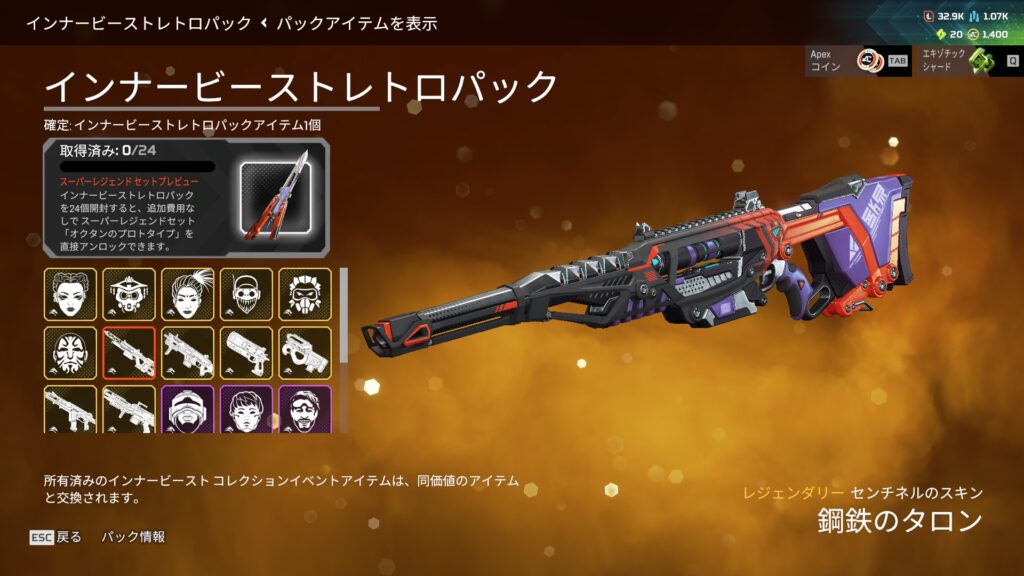Select the spiked gas mask legend item
The image size is (1024, 576).
tap(305, 294)
